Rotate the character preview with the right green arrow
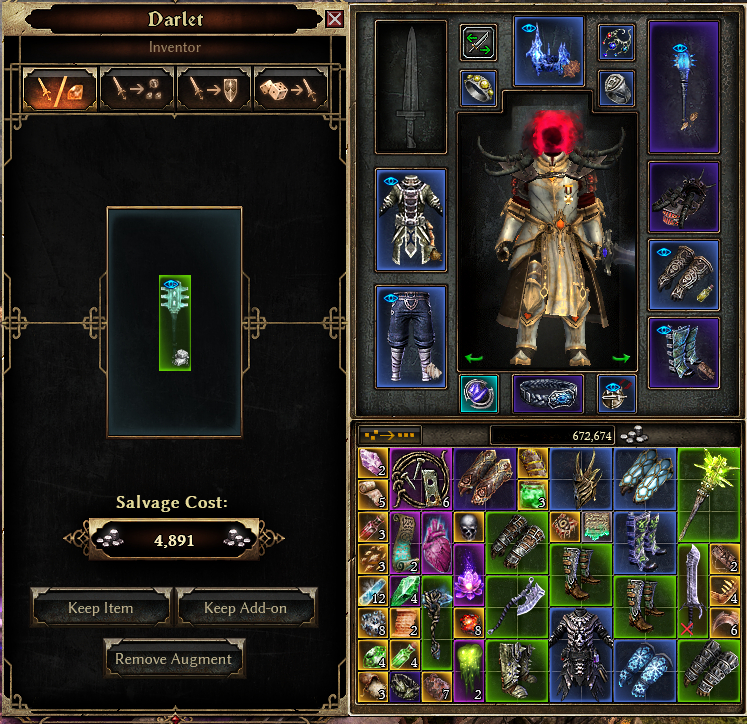Viewport: 747px width, 724px height. click(620, 358)
